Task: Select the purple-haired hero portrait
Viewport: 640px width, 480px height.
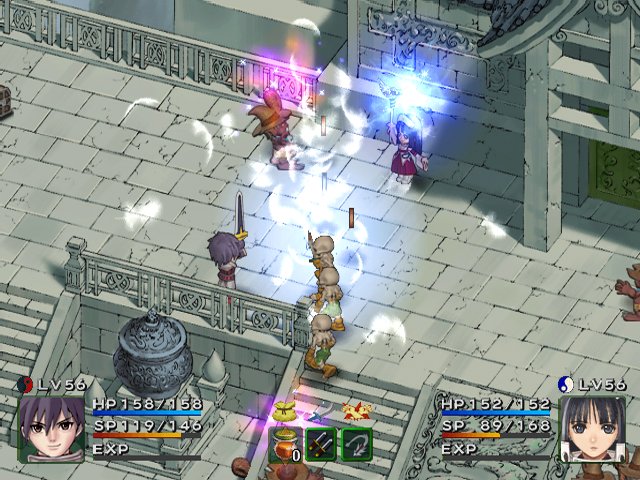Action: coord(51,428)
